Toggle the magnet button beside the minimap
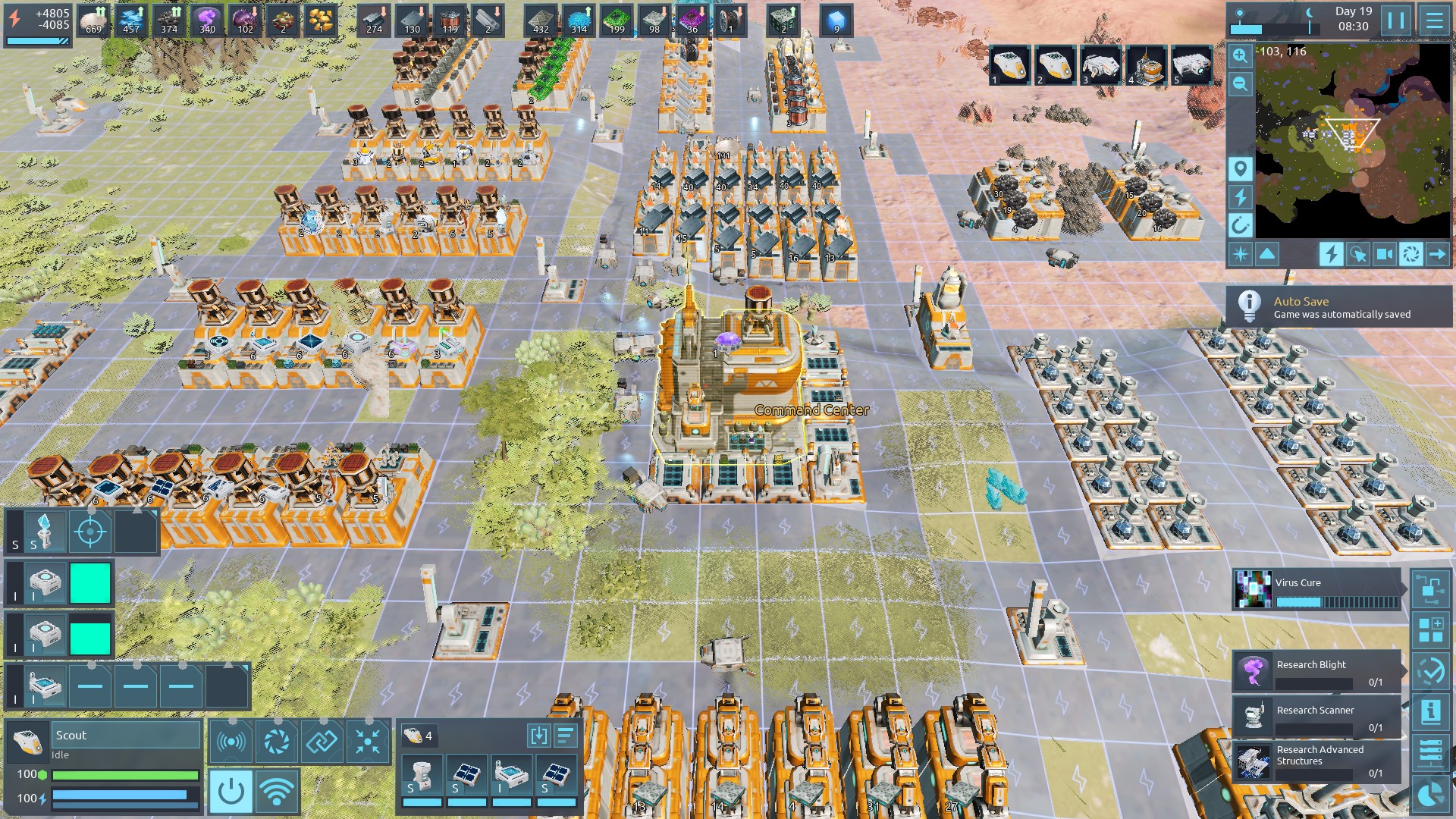Screen dimensions: 1456x819 (1241, 225)
